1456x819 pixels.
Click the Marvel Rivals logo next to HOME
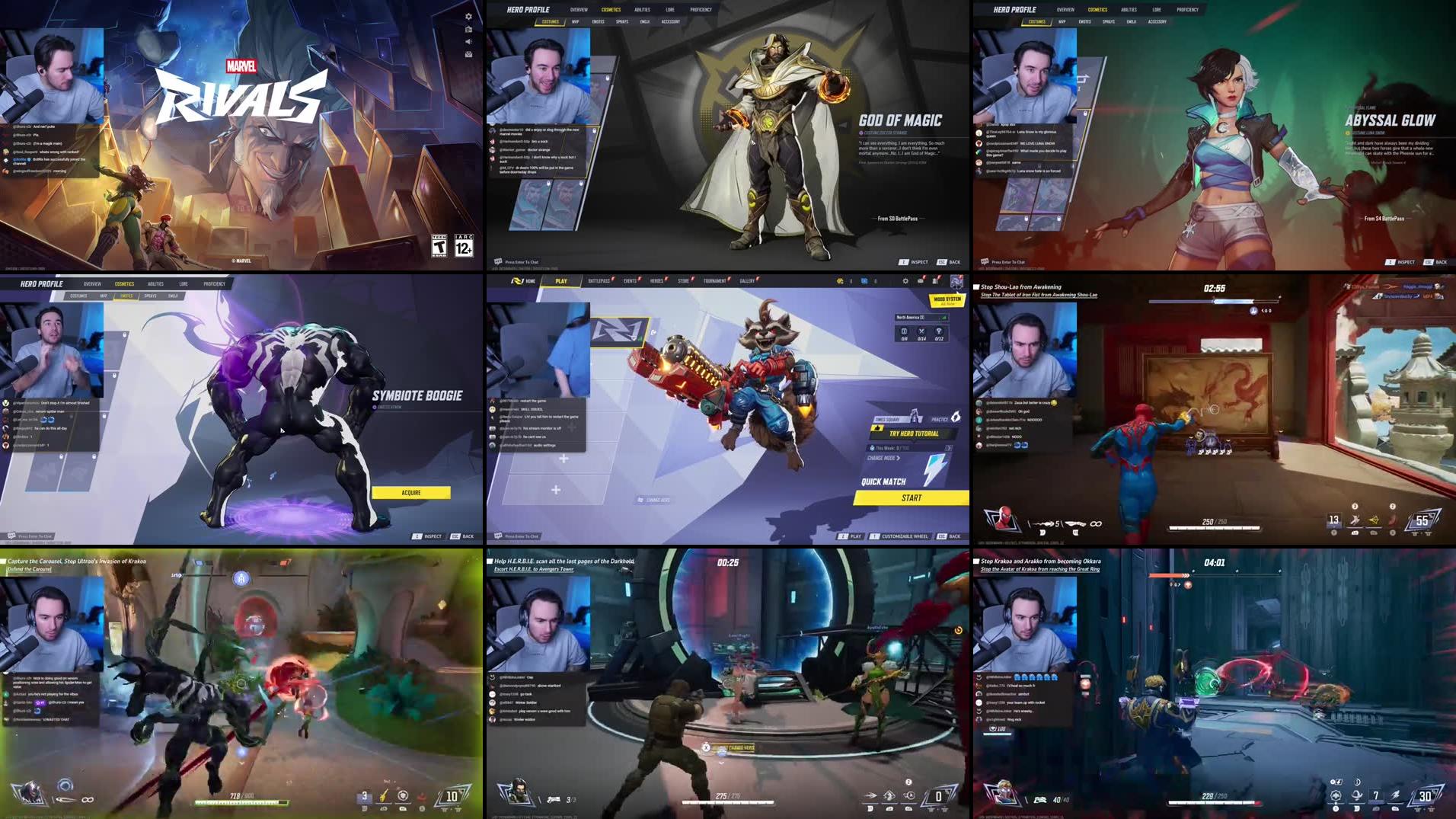[x=518, y=280]
